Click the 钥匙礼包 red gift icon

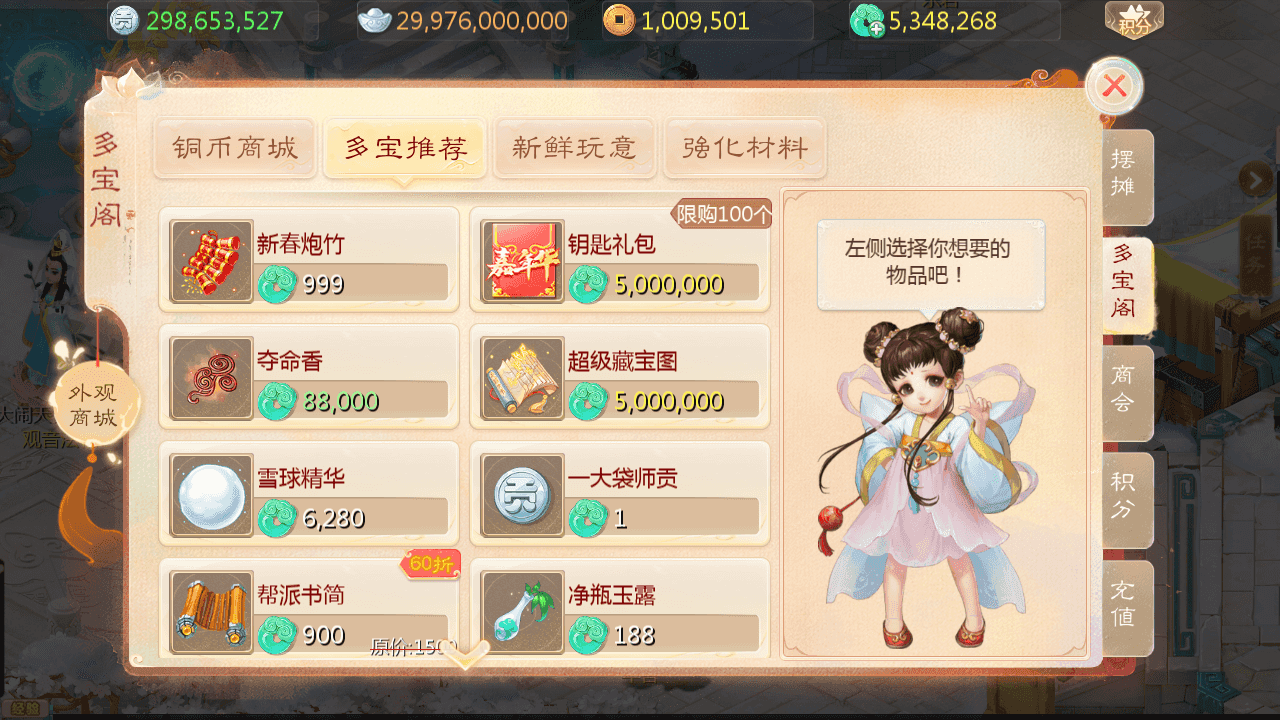pos(521,260)
